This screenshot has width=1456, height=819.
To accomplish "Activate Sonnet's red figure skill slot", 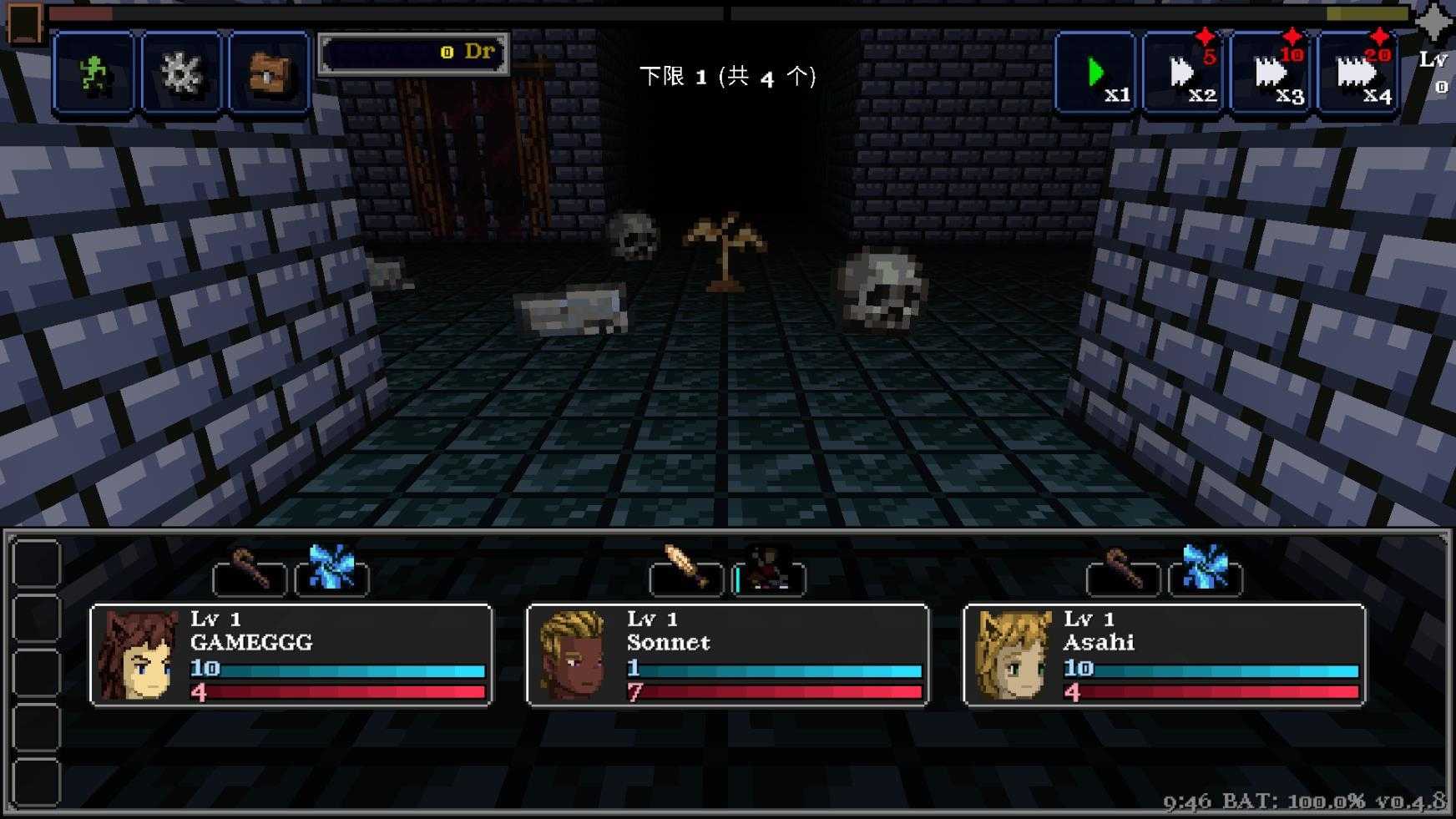I will 768,574.
